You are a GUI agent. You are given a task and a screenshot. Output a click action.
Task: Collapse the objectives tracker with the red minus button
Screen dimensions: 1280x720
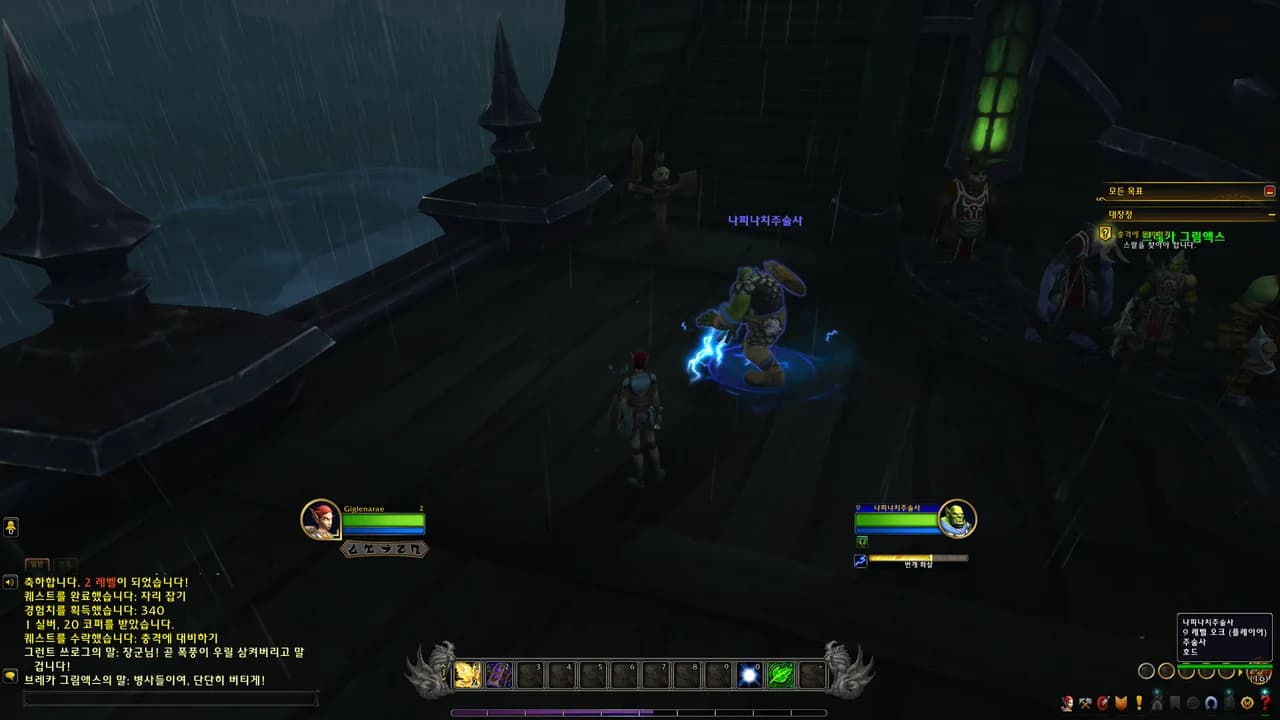click(x=1270, y=191)
